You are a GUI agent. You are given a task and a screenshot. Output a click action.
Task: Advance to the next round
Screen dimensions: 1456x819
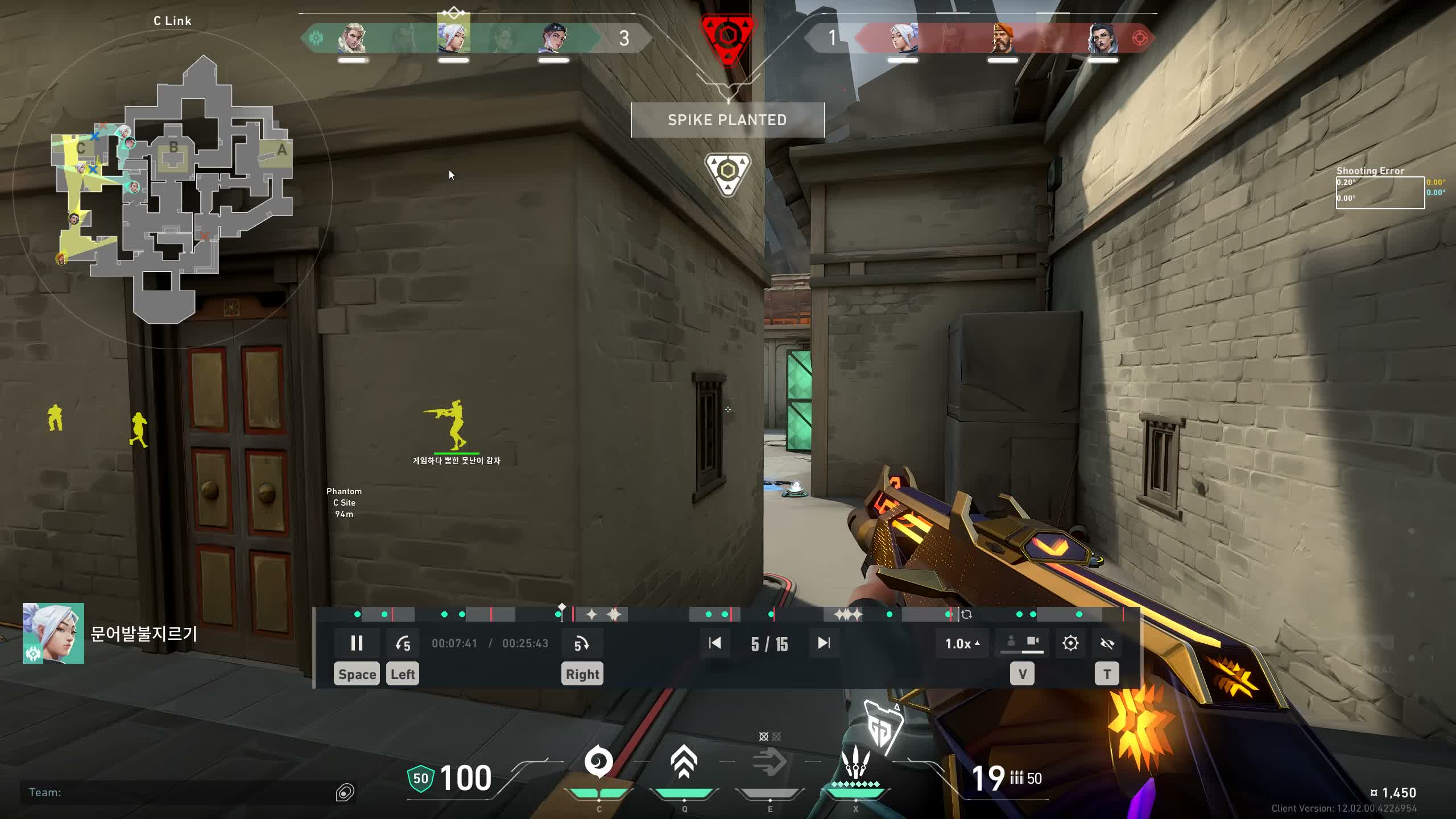click(824, 643)
